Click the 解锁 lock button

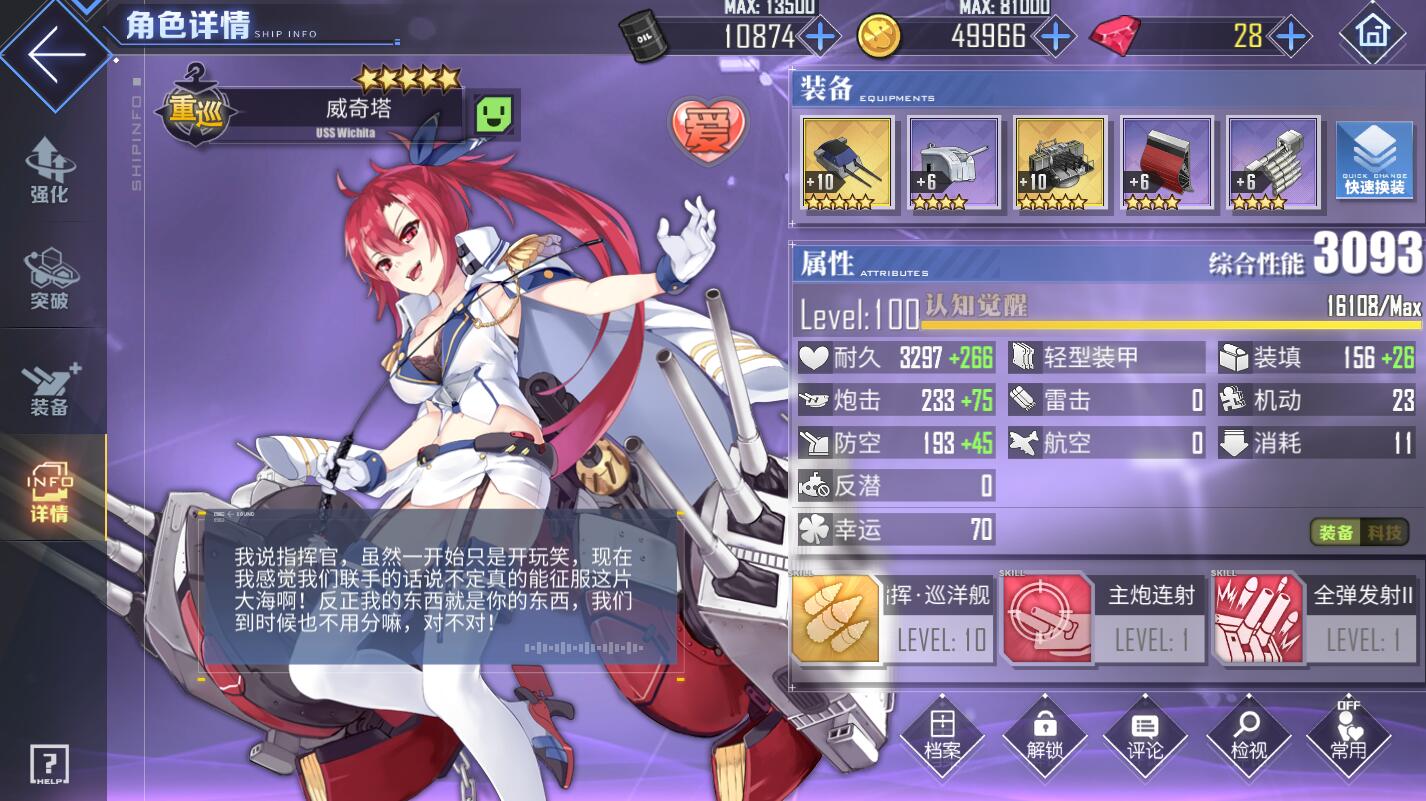[1044, 737]
